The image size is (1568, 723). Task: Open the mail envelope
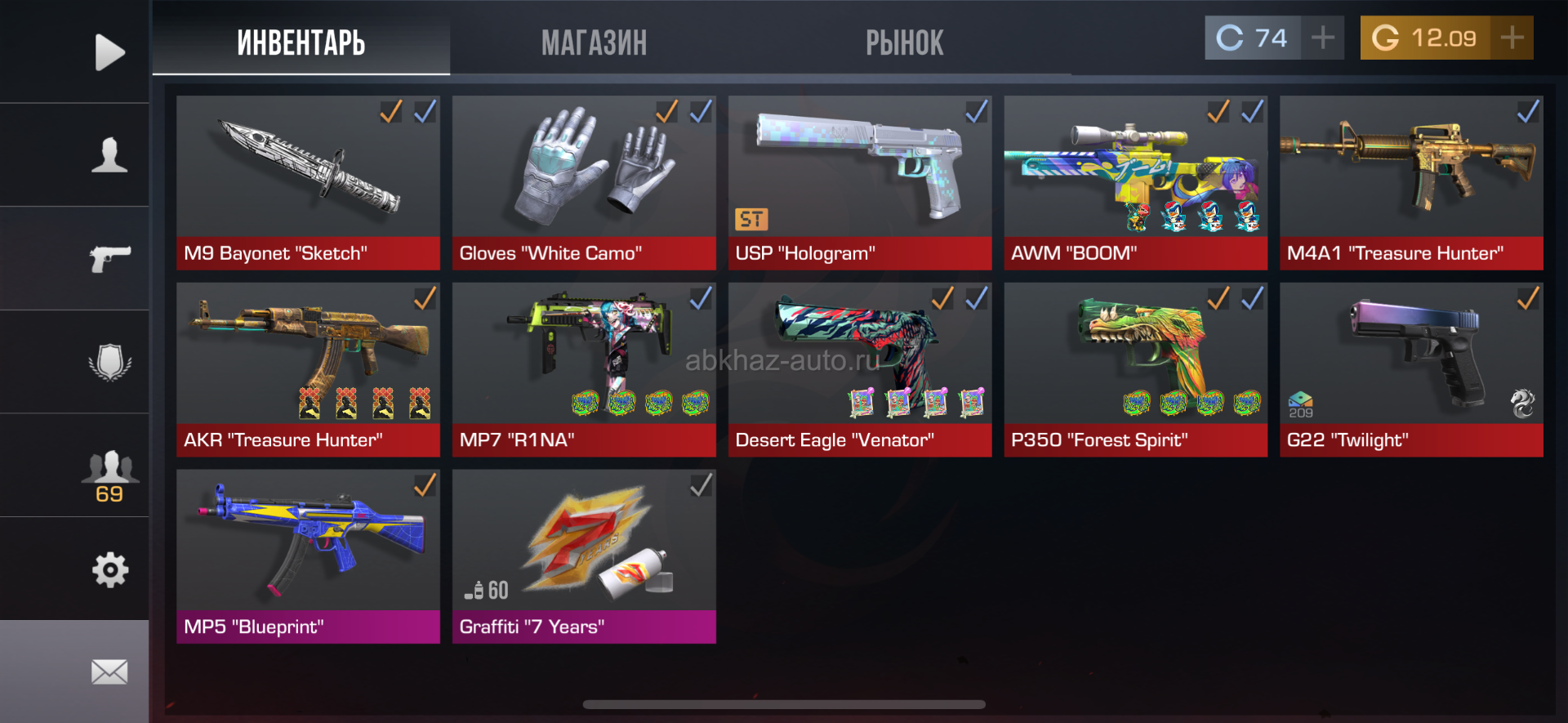click(109, 672)
